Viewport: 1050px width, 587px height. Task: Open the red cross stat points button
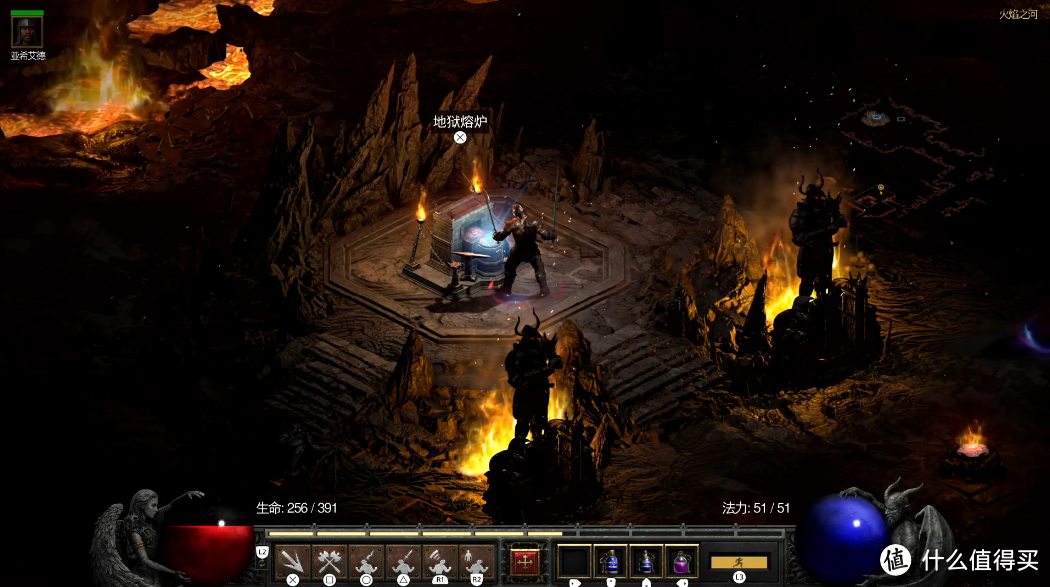pyautogui.click(x=524, y=561)
